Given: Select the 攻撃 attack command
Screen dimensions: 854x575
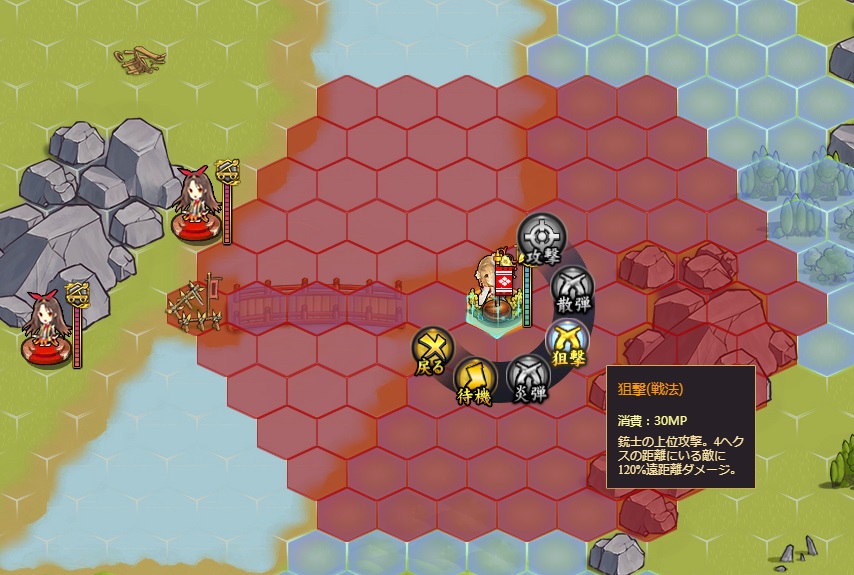Looking at the screenshot, I should point(540,238).
